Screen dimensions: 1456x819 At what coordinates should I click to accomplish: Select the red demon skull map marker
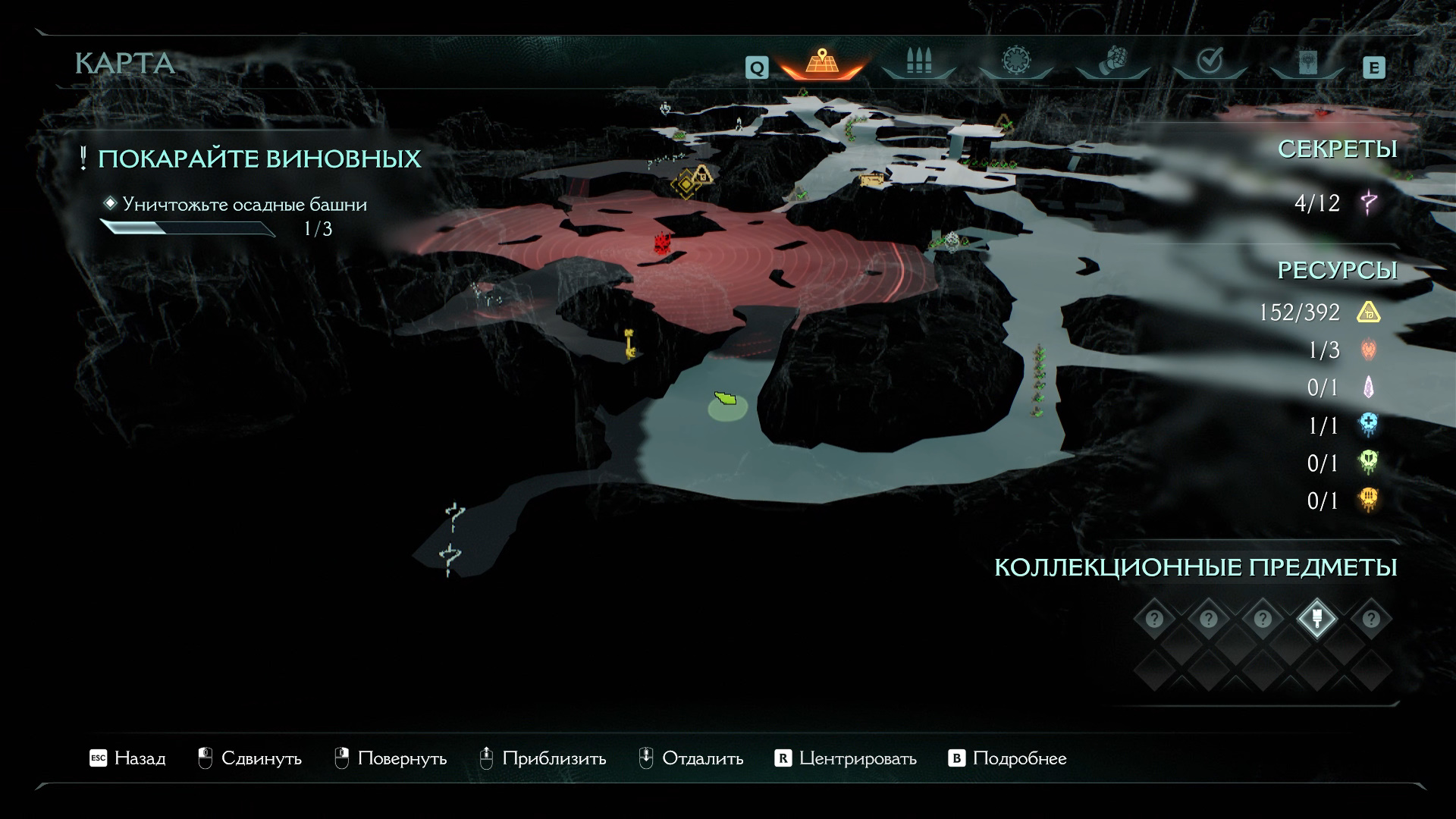point(664,243)
